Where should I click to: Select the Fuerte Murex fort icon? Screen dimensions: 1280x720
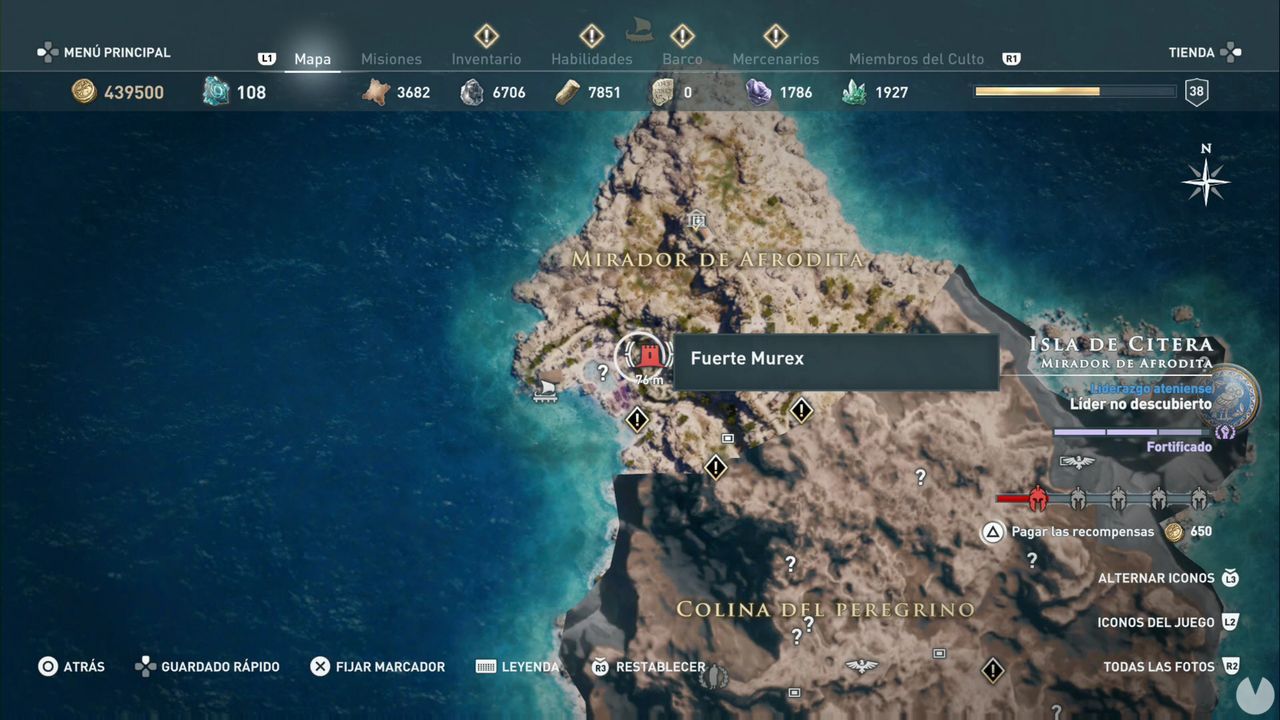648,358
